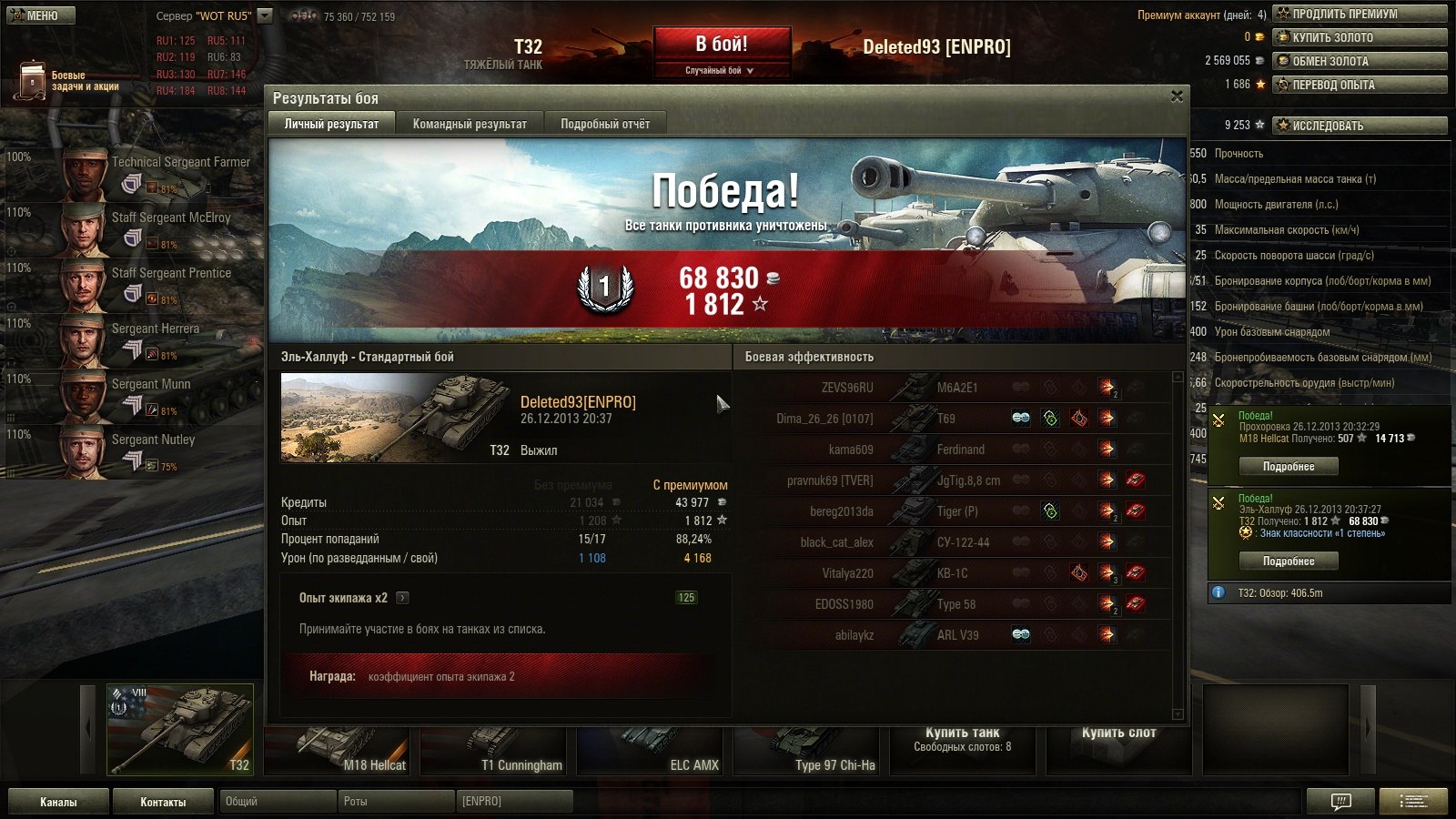Open ПЕРЕВОД ОПЫТА conversion

(x=1360, y=85)
